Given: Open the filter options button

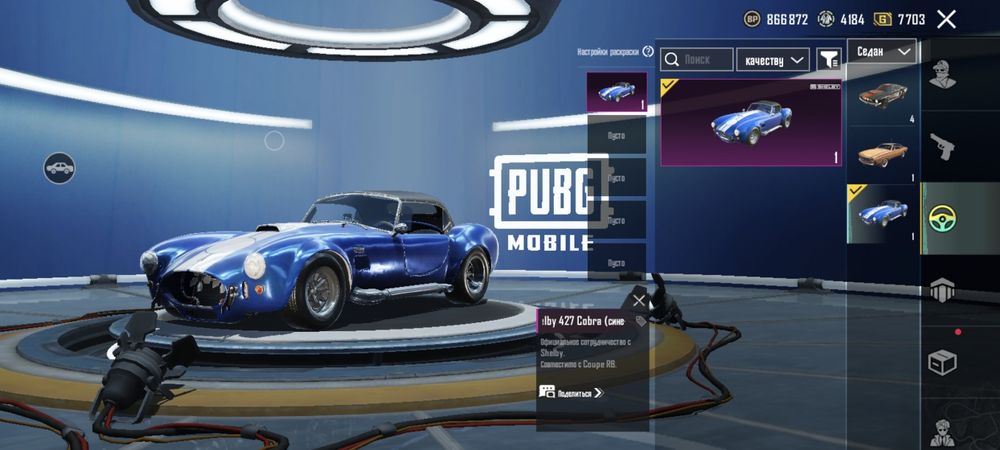Looking at the screenshot, I should [828, 60].
